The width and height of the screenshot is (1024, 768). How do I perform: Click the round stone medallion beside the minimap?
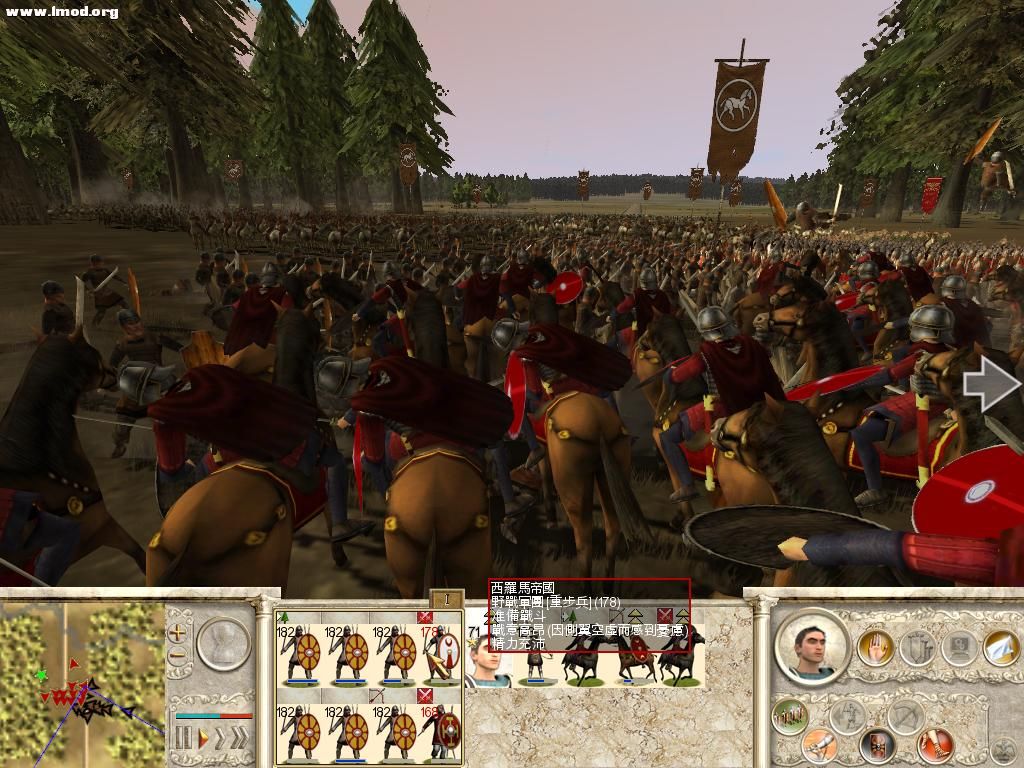(x=222, y=643)
